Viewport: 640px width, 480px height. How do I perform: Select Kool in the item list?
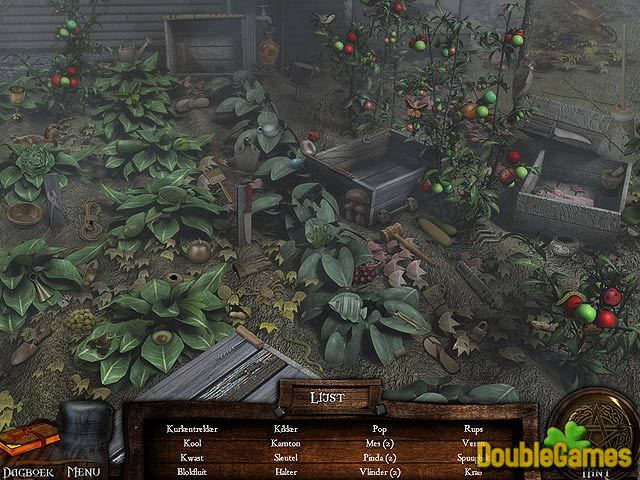click(x=195, y=442)
